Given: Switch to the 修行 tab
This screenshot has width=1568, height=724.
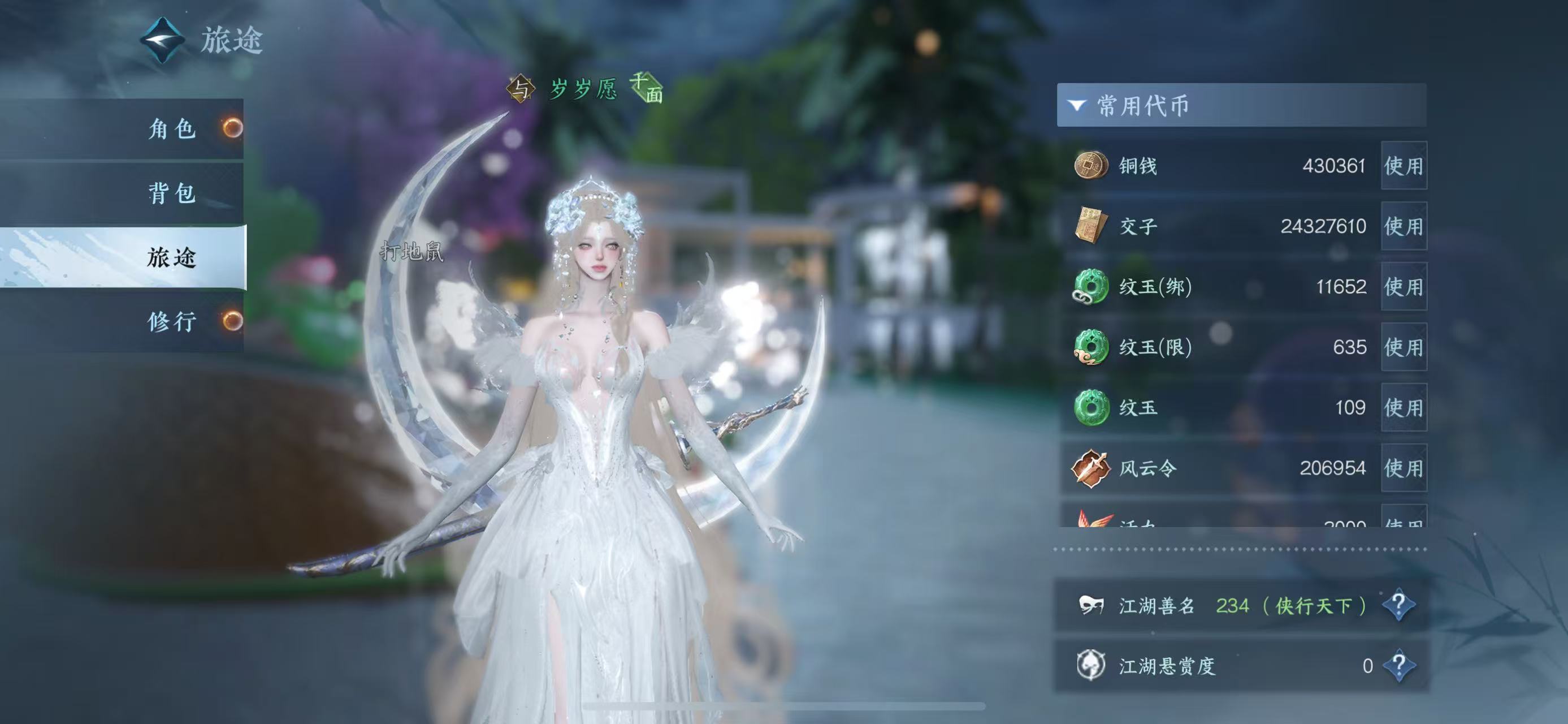Looking at the screenshot, I should [x=172, y=321].
